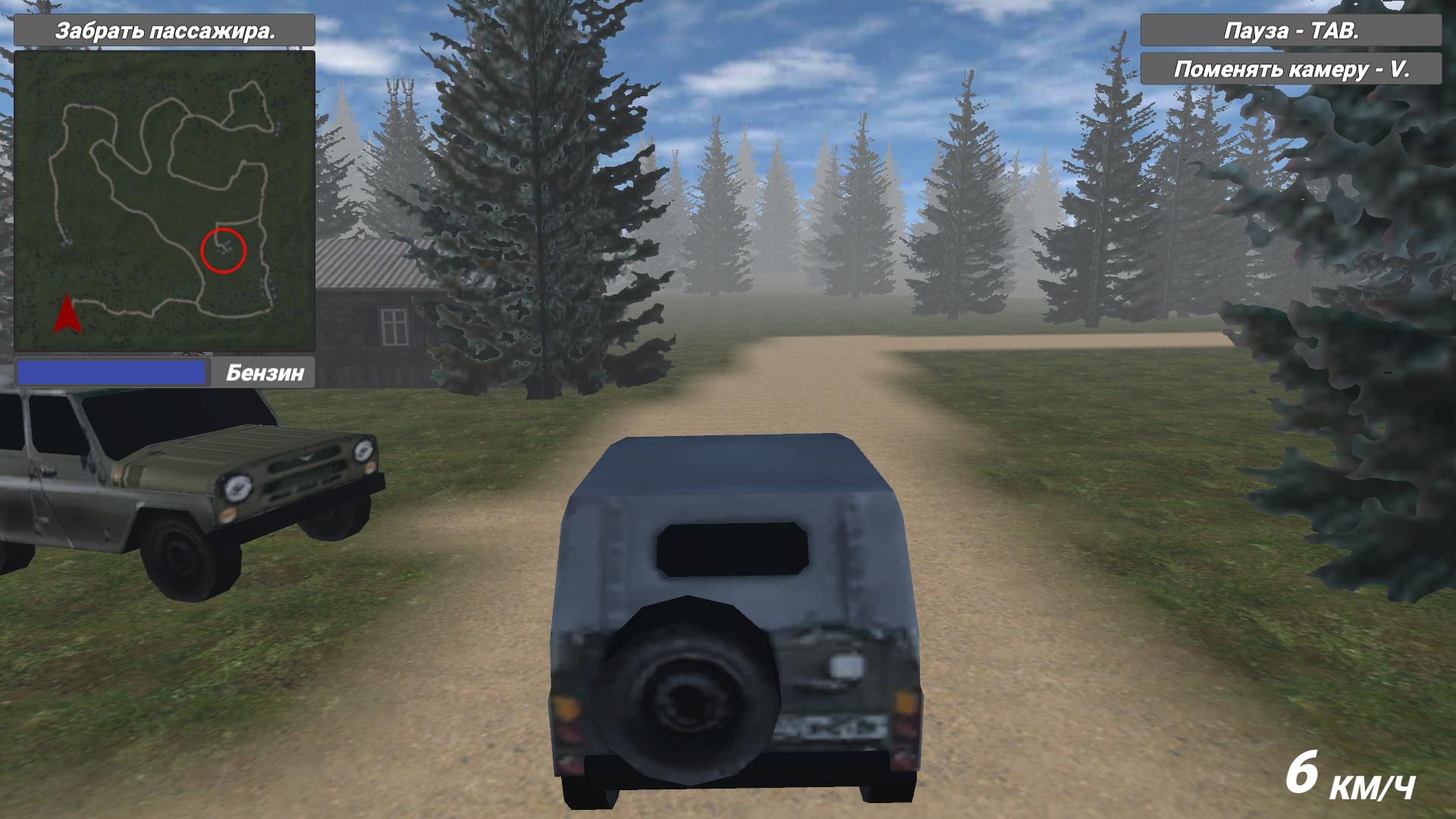Toggle camera via 'Поменять камеру - V' label
This screenshot has height=819, width=1456.
1293,69
